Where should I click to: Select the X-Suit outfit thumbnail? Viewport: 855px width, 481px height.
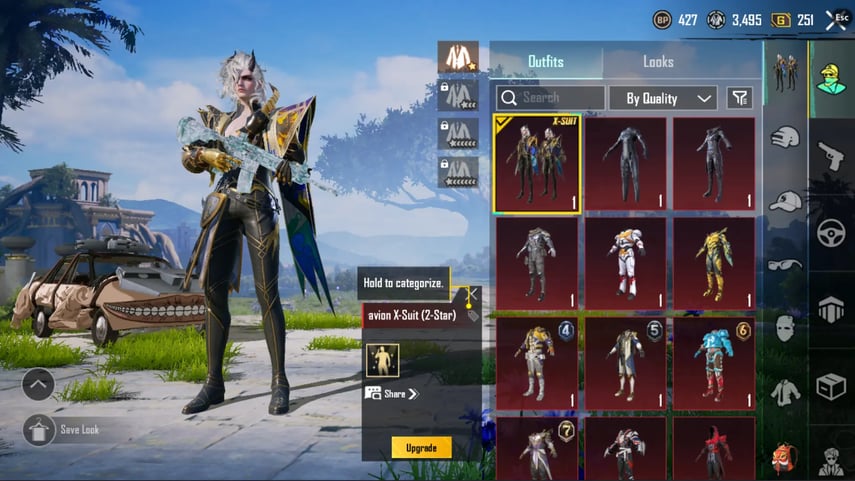click(x=537, y=164)
